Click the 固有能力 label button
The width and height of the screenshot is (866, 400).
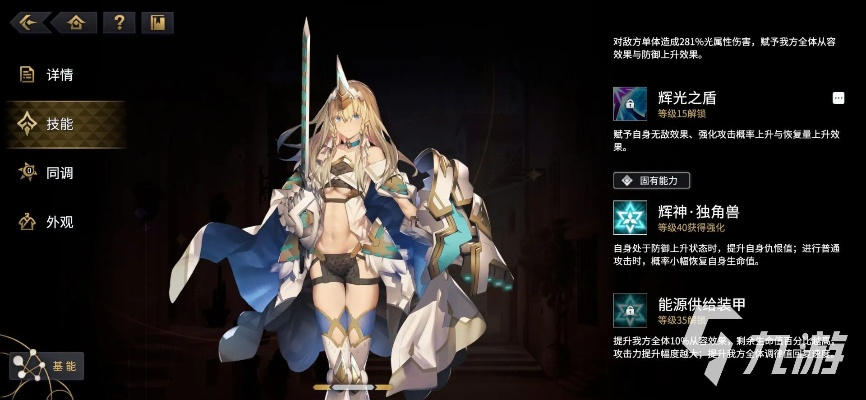click(x=651, y=180)
